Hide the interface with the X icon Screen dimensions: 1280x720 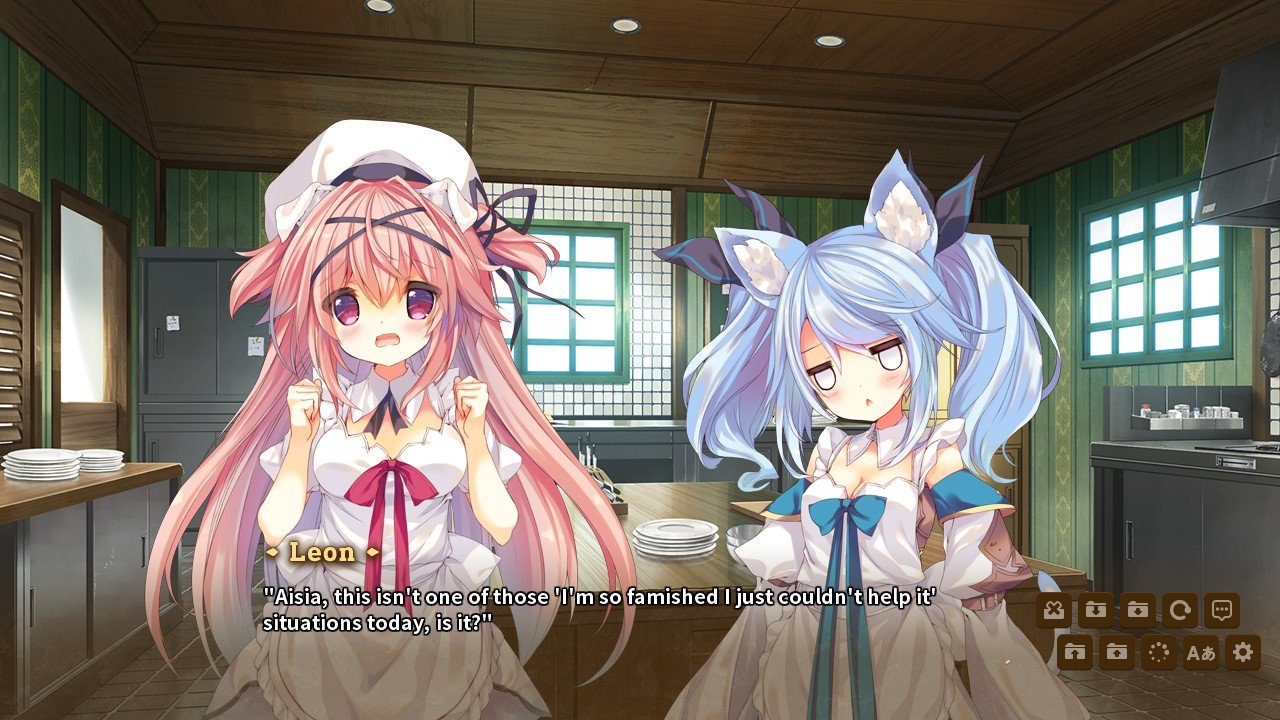point(1056,610)
